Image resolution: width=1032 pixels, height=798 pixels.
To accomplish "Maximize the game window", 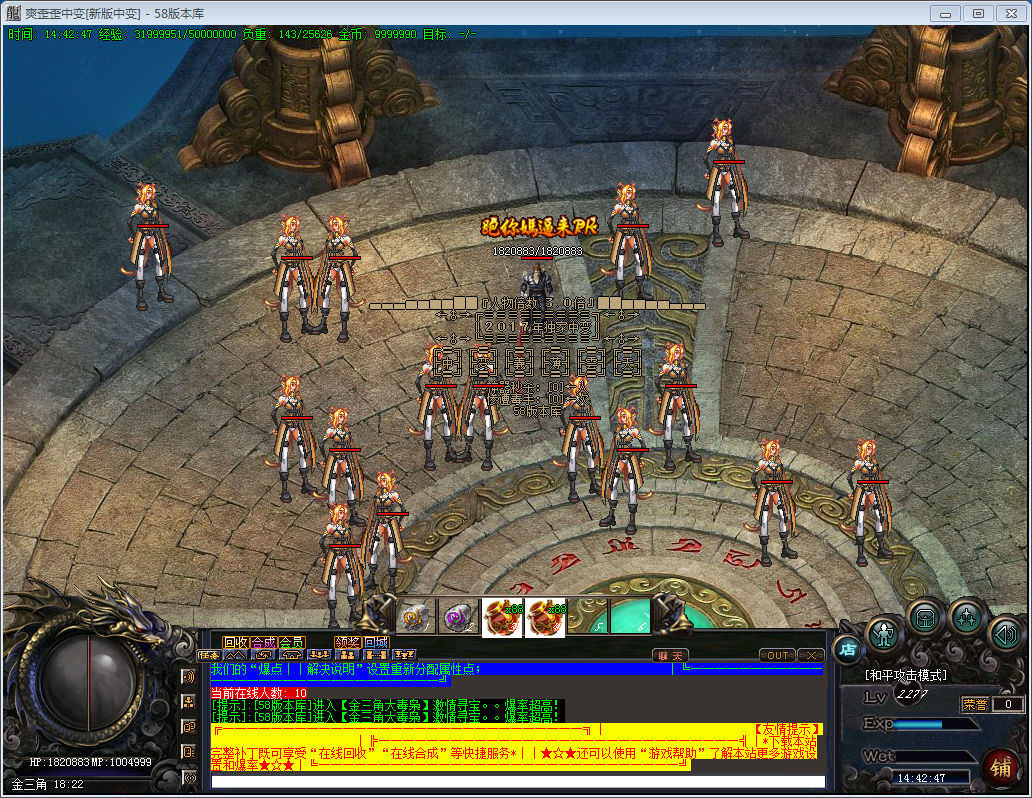I will (x=978, y=13).
